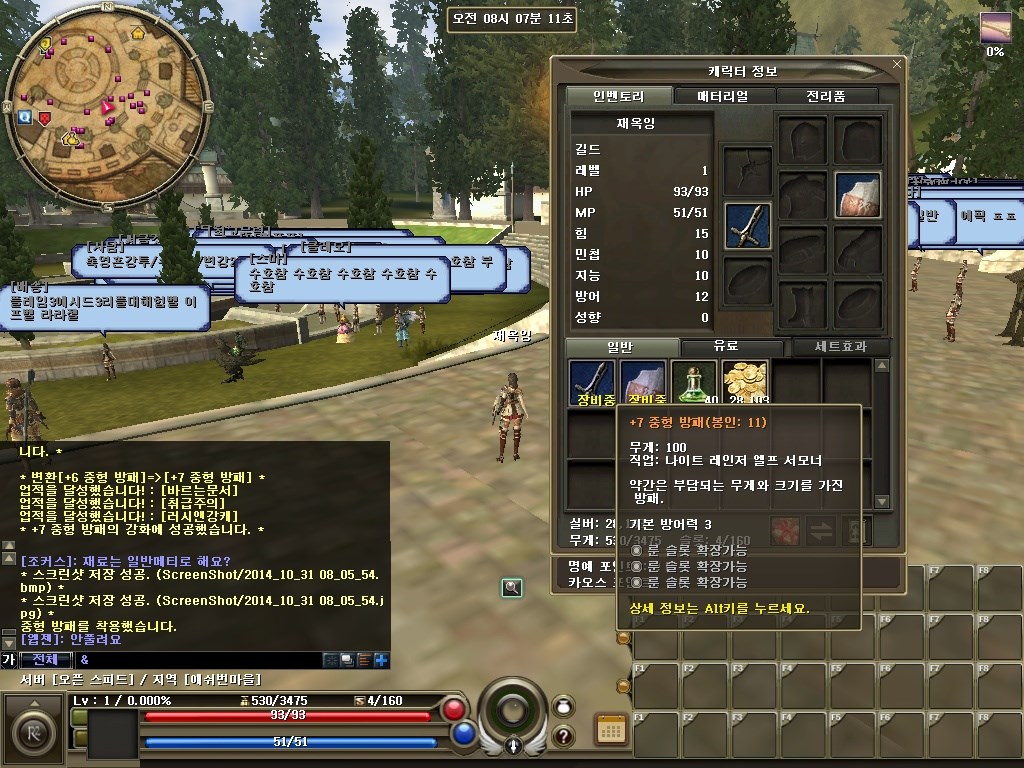
Task: Click the magnifying glass icon
Action: coord(512,588)
